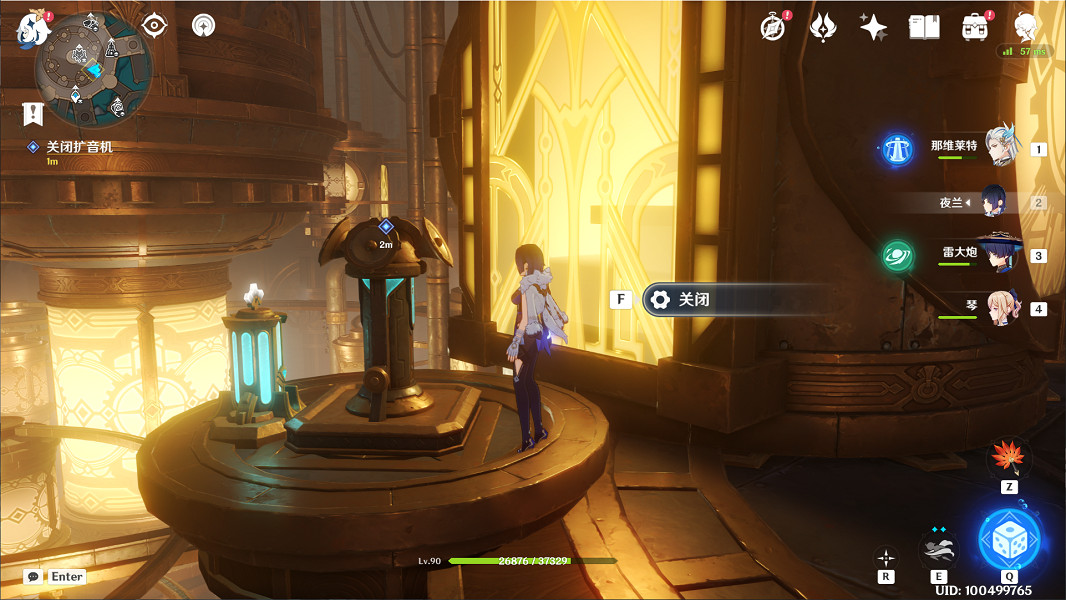Select active character 夜兰 in party list
This screenshot has width=1066, height=600.
click(x=1000, y=201)
